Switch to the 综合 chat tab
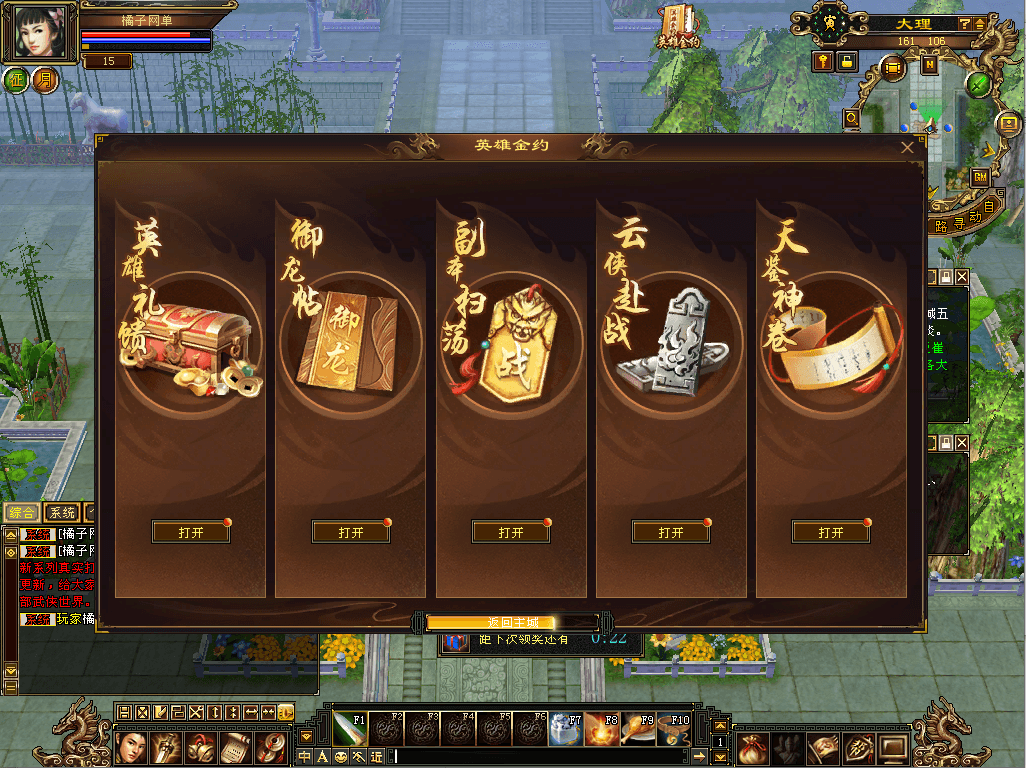The width and height of the screenshot is (1026, 768). [x=22, y=512]
